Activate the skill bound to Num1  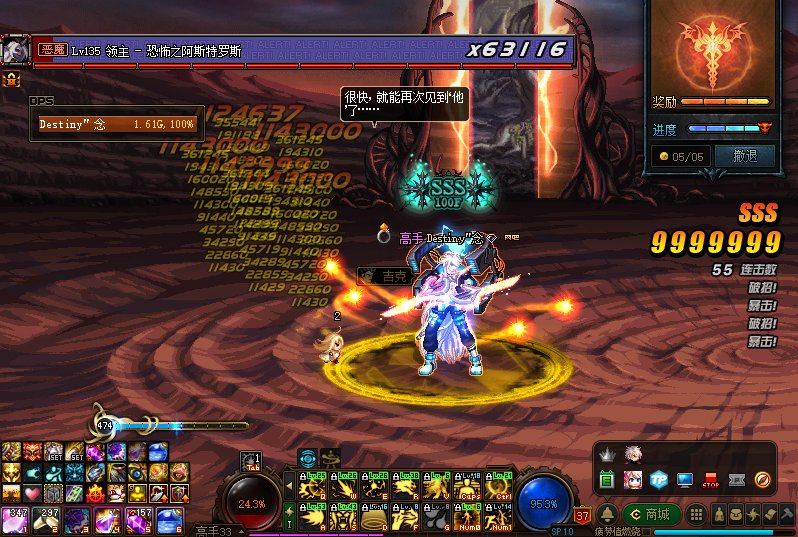click(496, 517)
